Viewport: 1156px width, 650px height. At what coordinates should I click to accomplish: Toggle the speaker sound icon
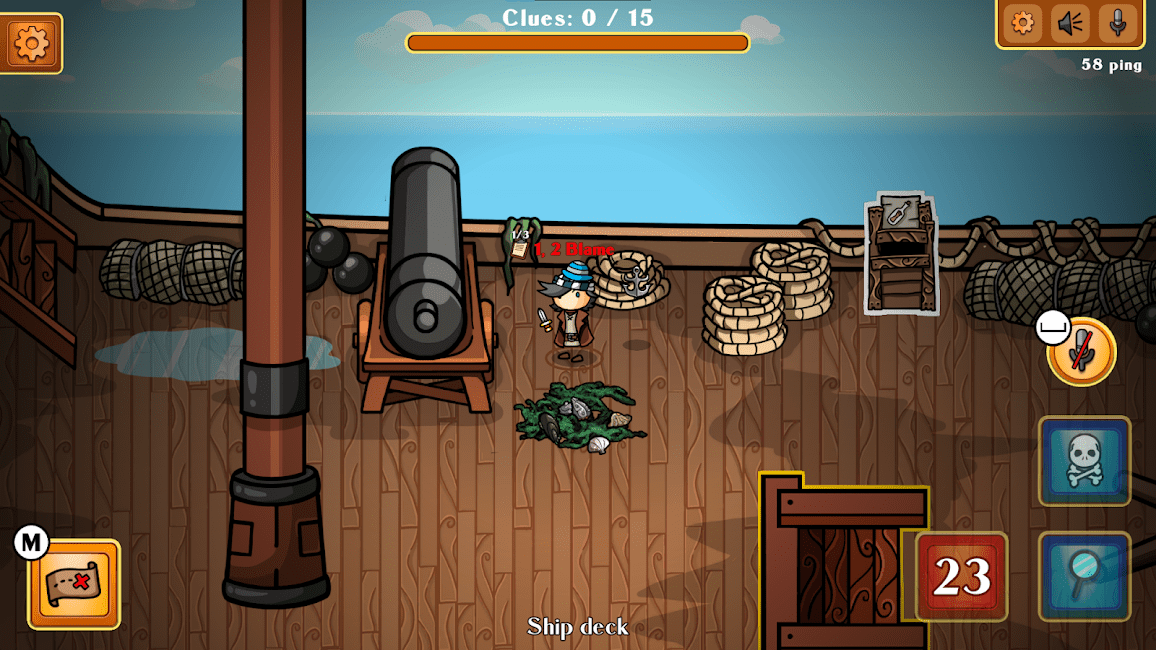pyautogui.click(x=1070, y=23)
